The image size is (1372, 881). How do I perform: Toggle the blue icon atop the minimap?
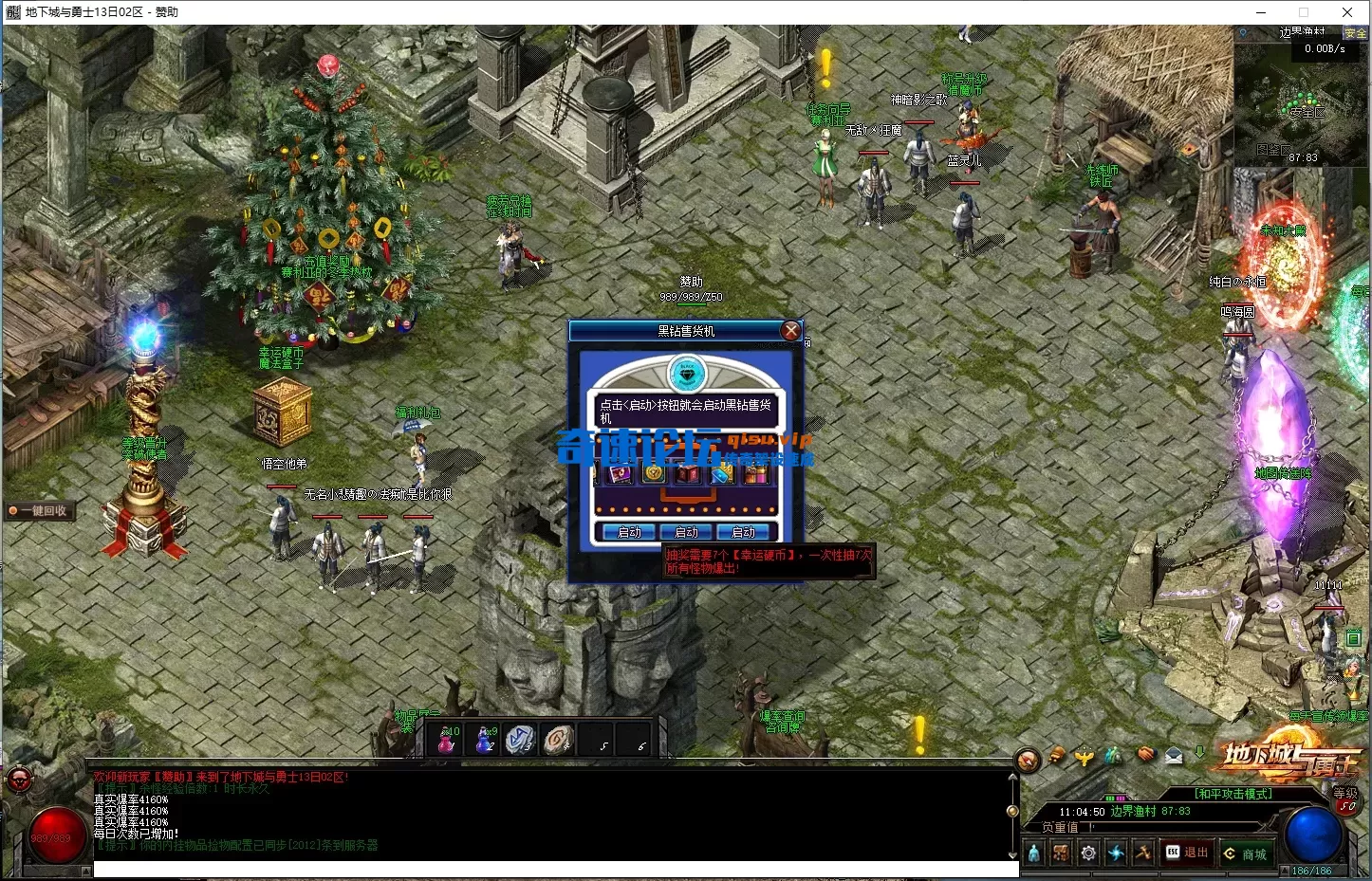click(x=1244, y=32)
